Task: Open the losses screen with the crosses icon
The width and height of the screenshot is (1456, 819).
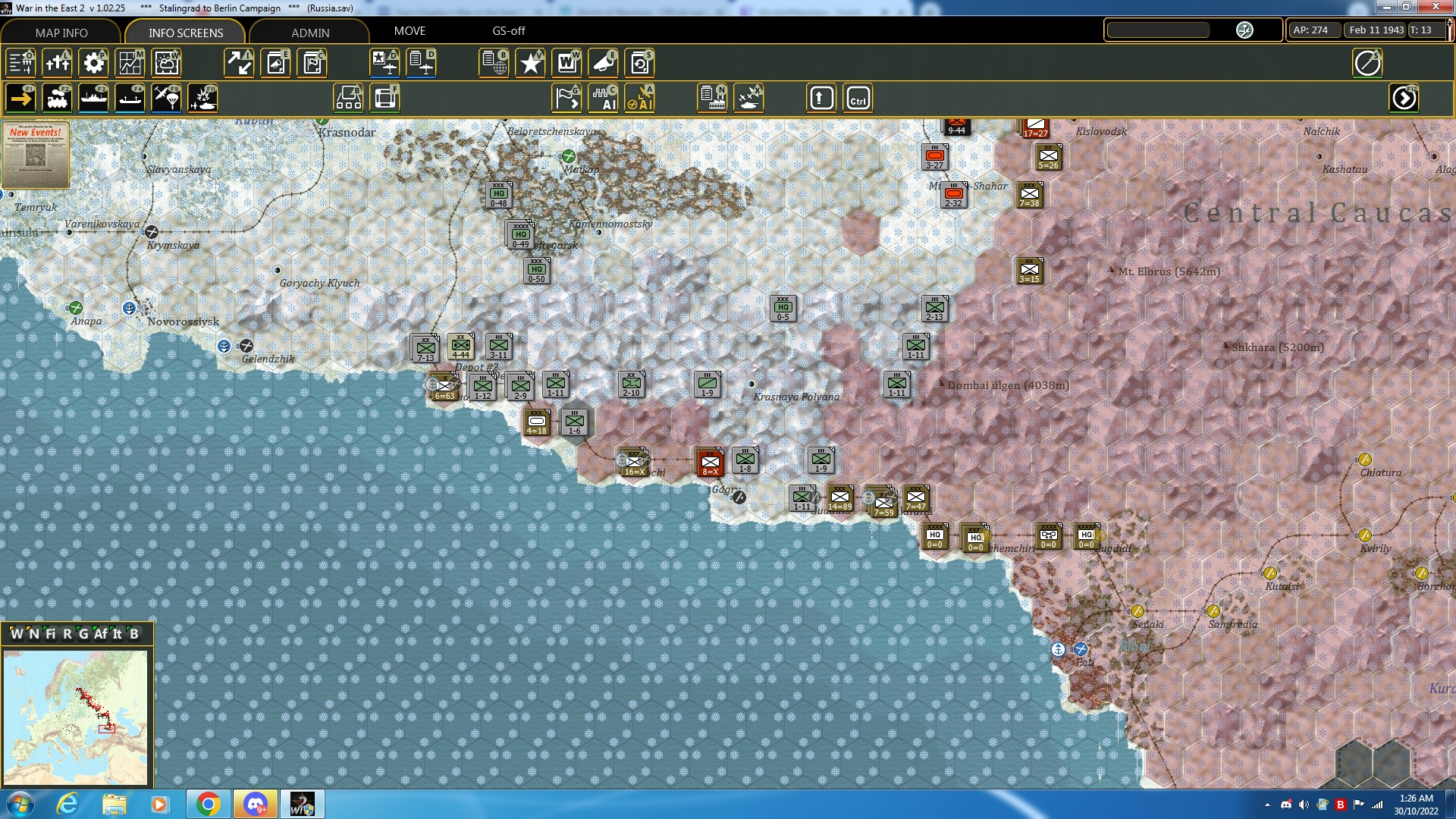Action: point(58,63)
